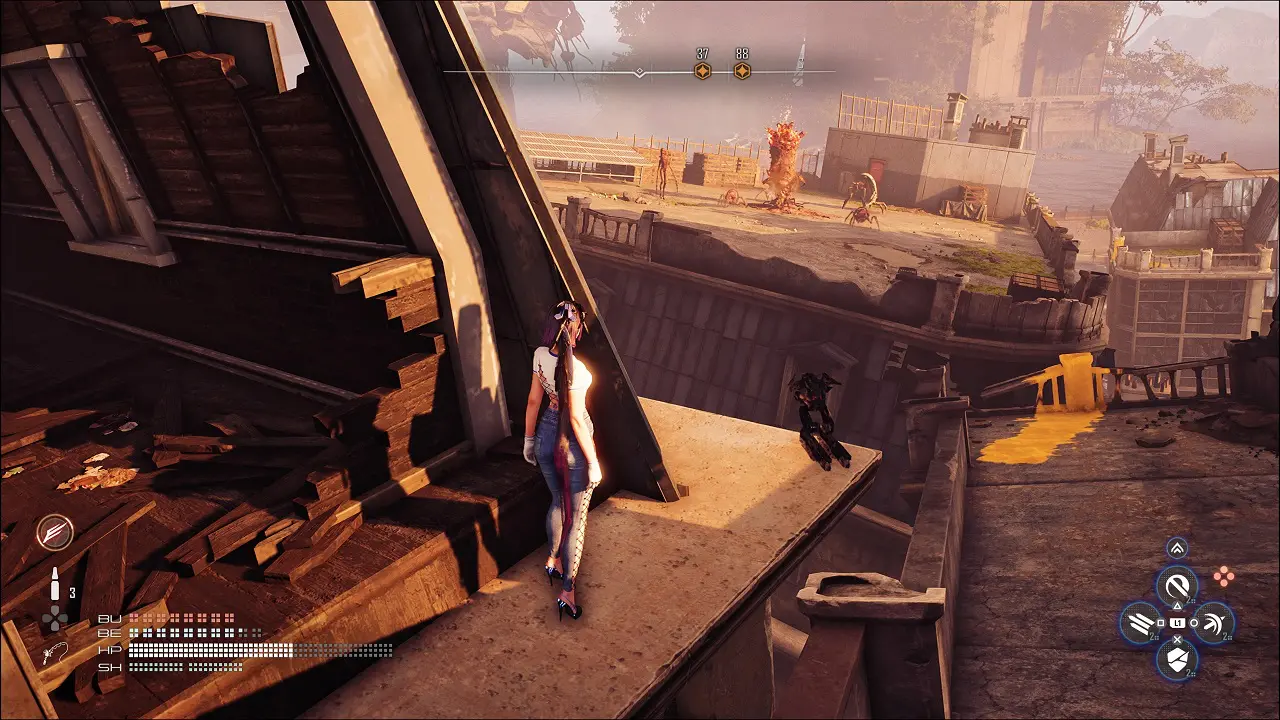Activate the shield skill icon
Viewport: 1280px width, 720px height.
(1177, 660)
